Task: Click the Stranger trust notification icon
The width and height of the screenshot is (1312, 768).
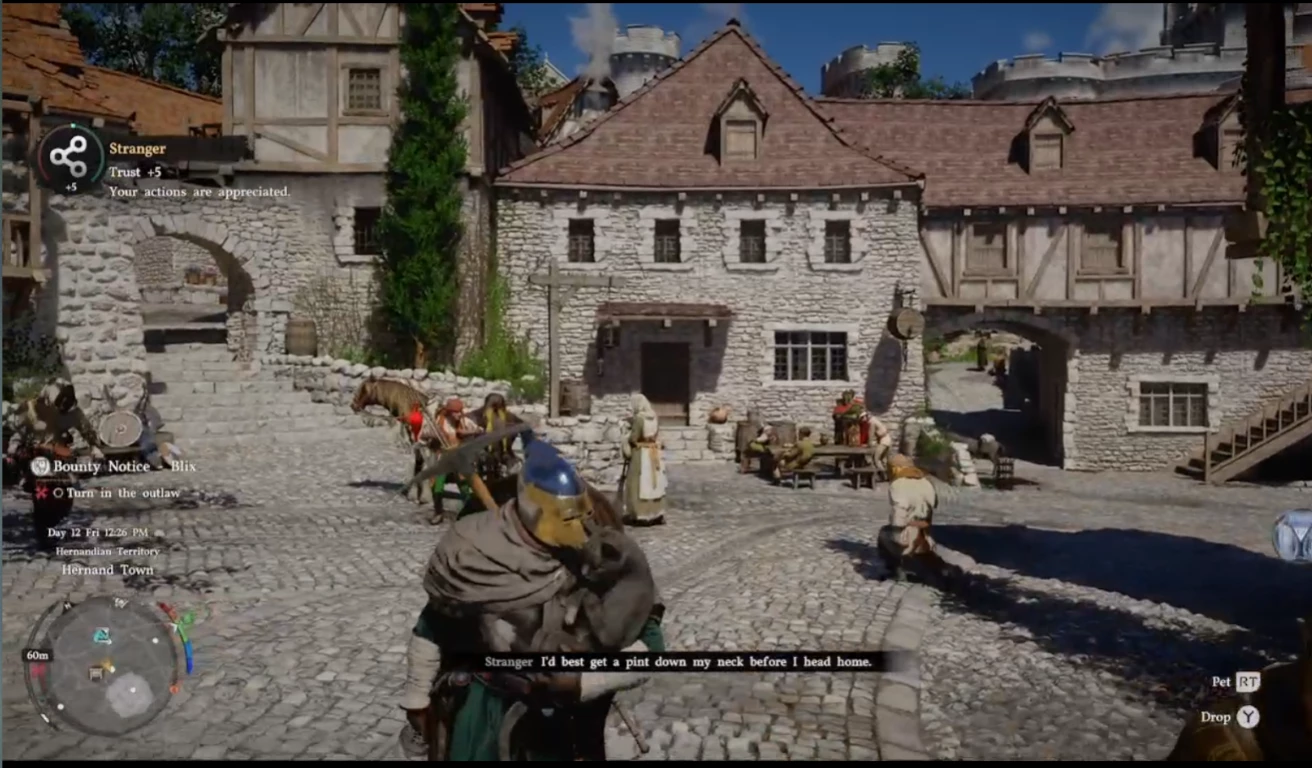Action: coord(69,157)
